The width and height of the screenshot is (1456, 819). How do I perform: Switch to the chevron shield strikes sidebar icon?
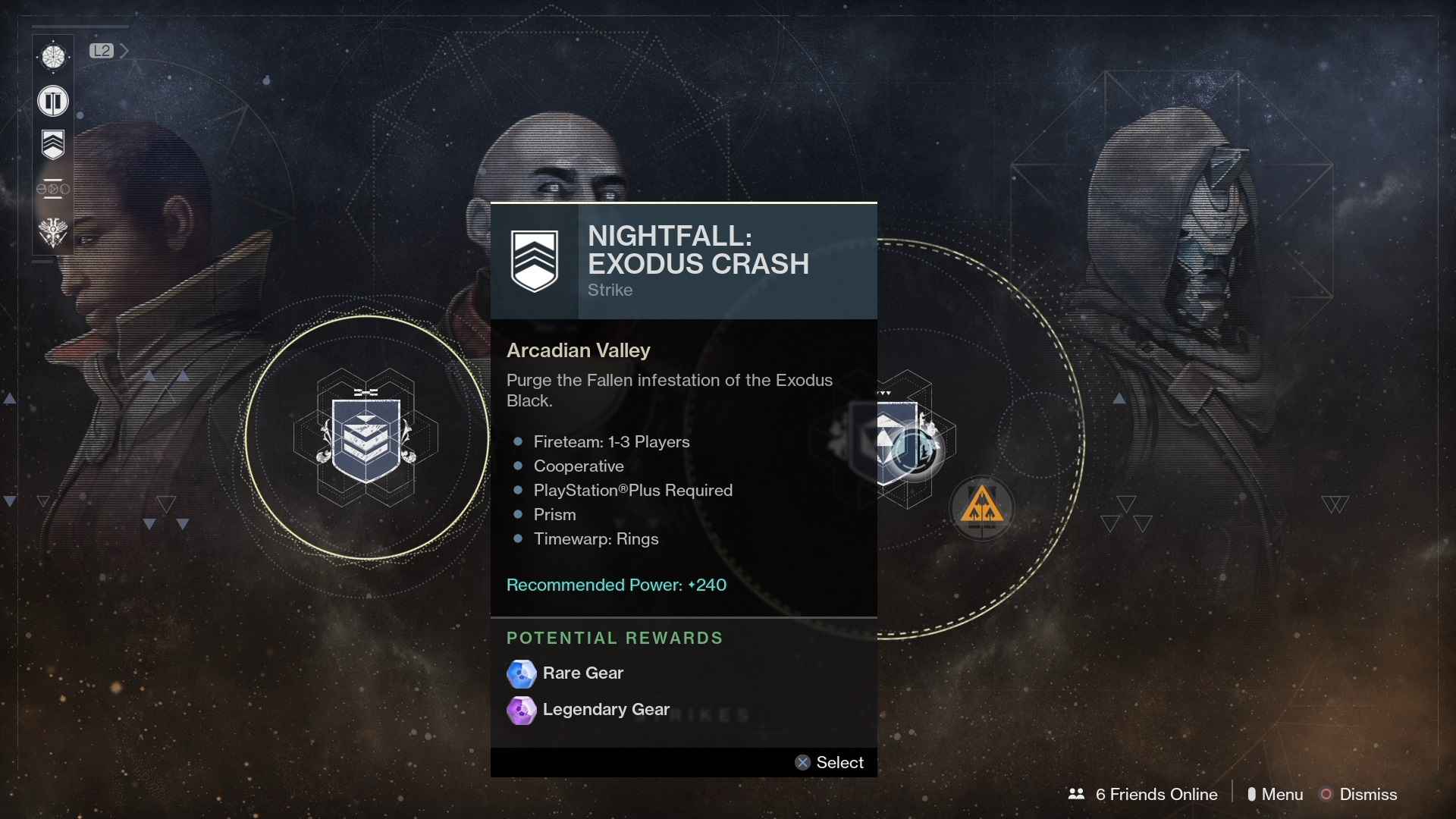[x=53, y=144]
